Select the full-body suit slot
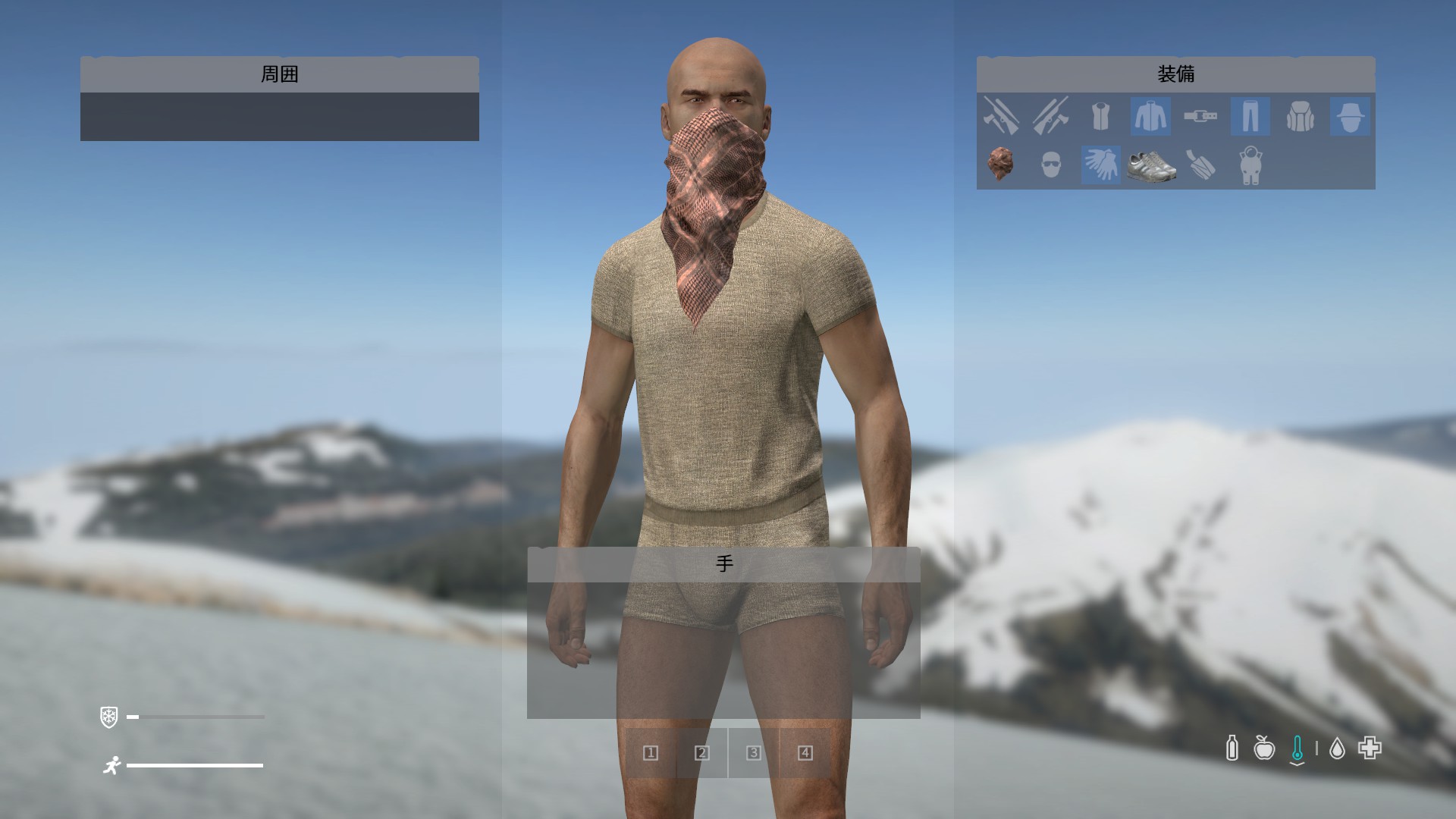 click(1250, 165)
